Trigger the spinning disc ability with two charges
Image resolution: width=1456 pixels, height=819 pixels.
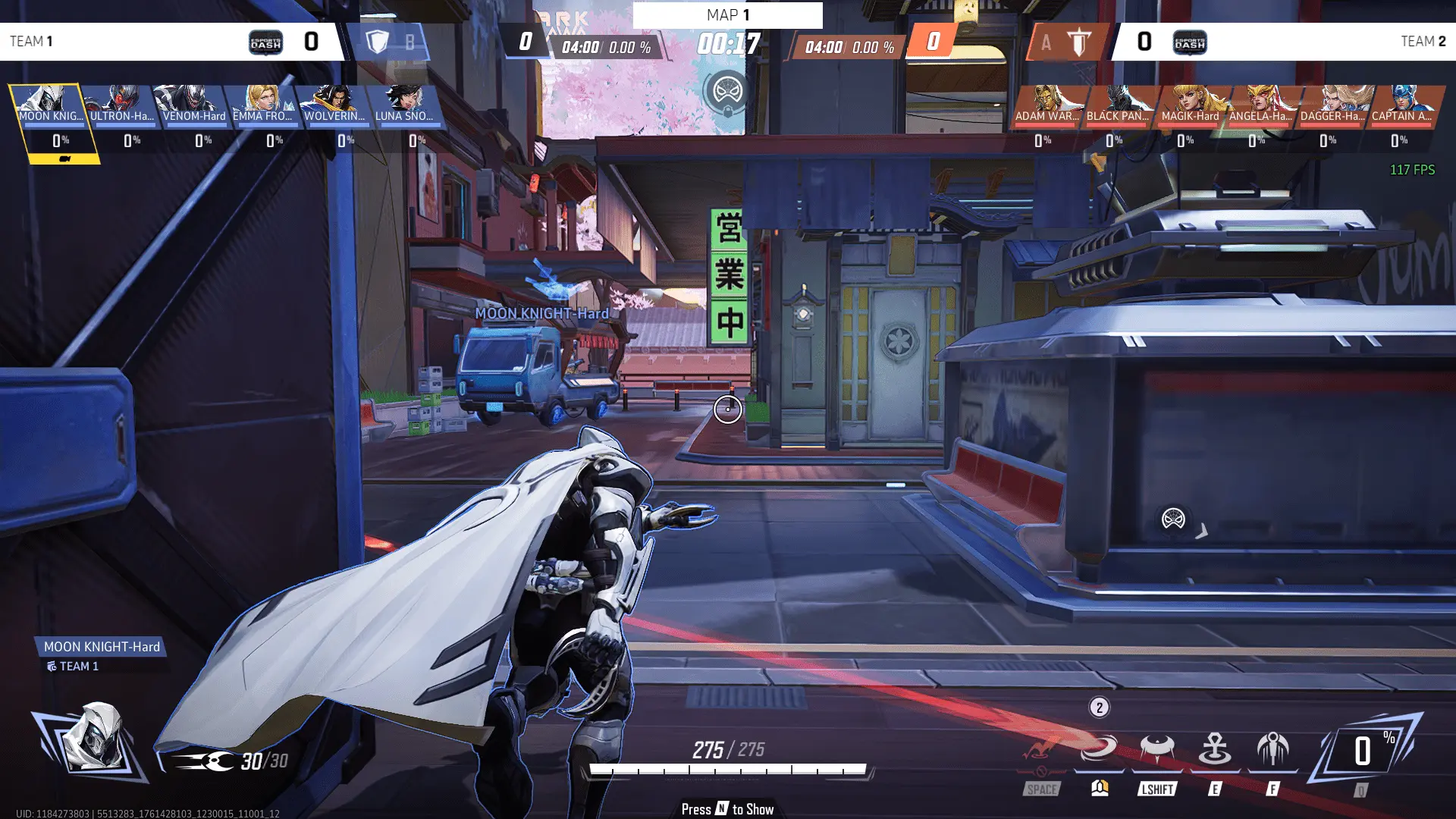(1099, 749)
